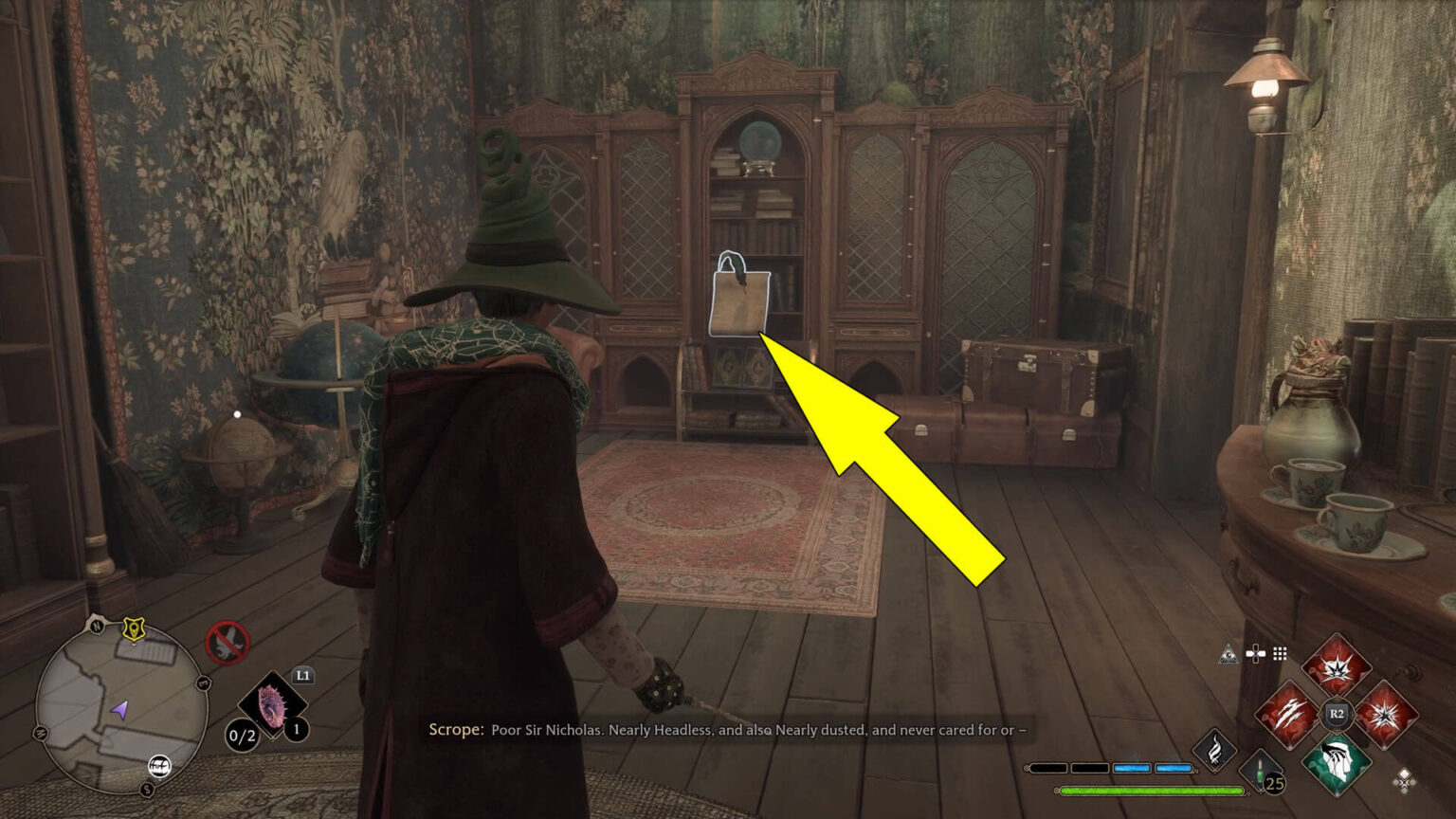
Task: Expand the yellow quest marker on the minimap
Action: (x=134, y=629)
